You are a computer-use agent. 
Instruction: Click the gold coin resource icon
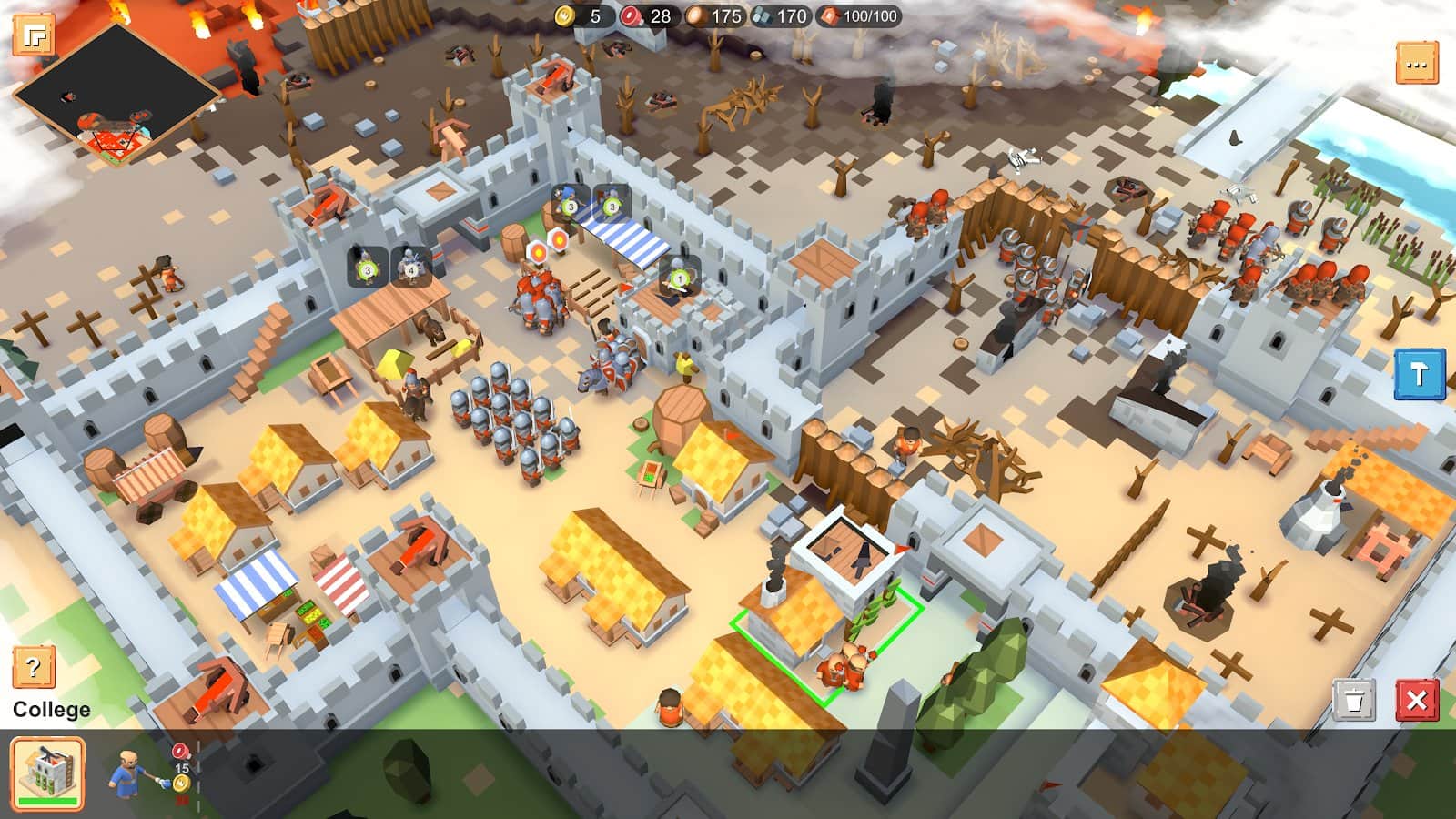click(x=565, y=15)
